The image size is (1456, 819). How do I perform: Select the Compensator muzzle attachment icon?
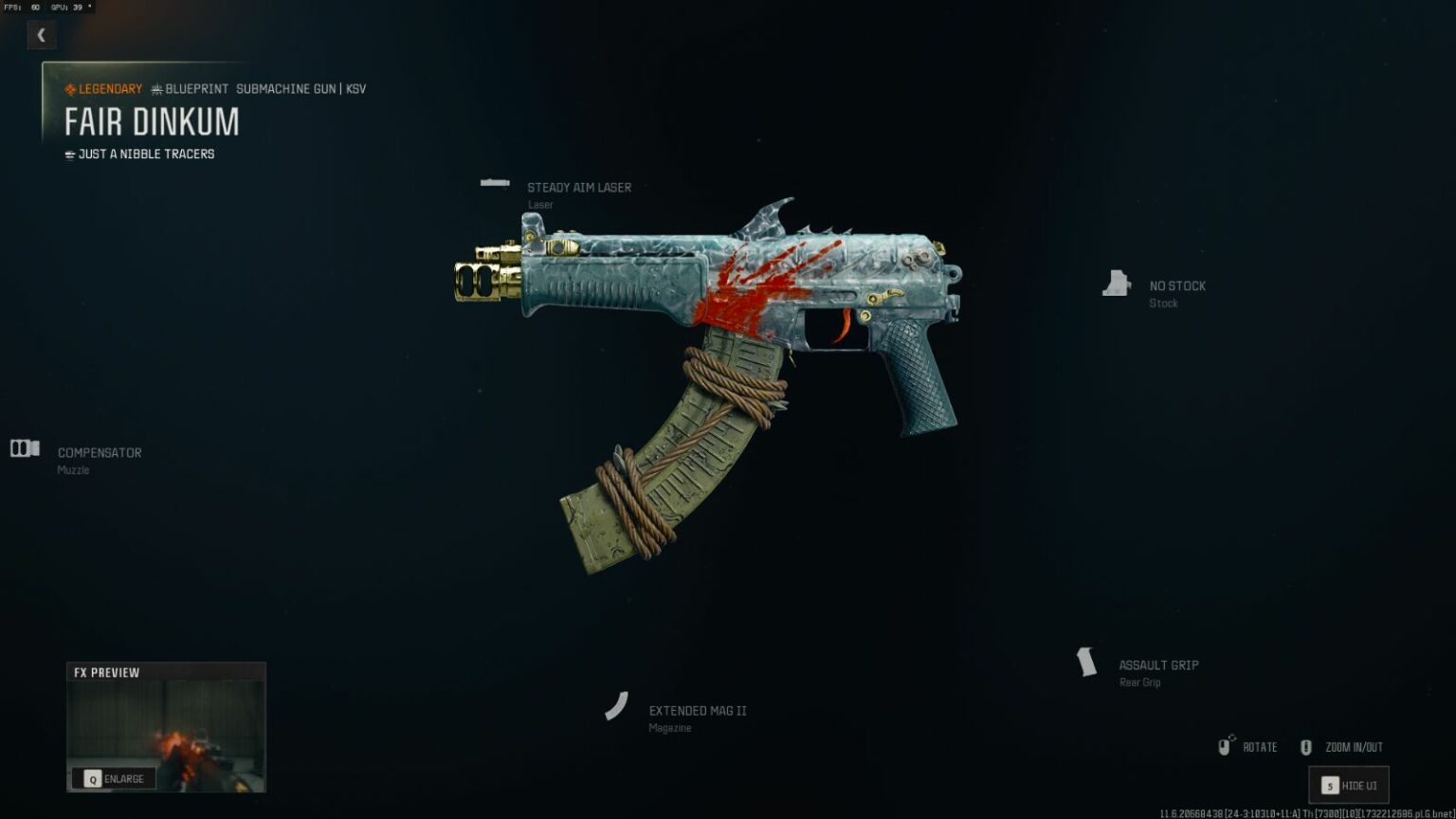click(x=24, y=448)
